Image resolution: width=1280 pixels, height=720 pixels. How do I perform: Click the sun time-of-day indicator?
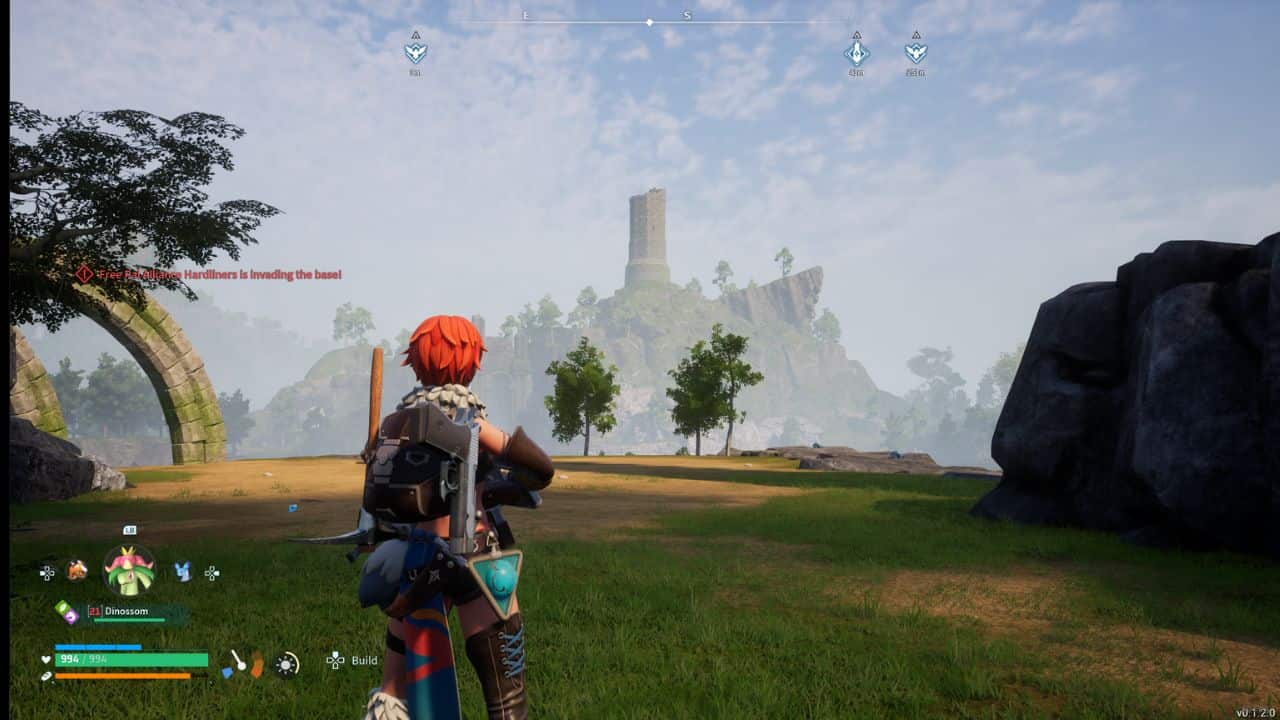287,664
